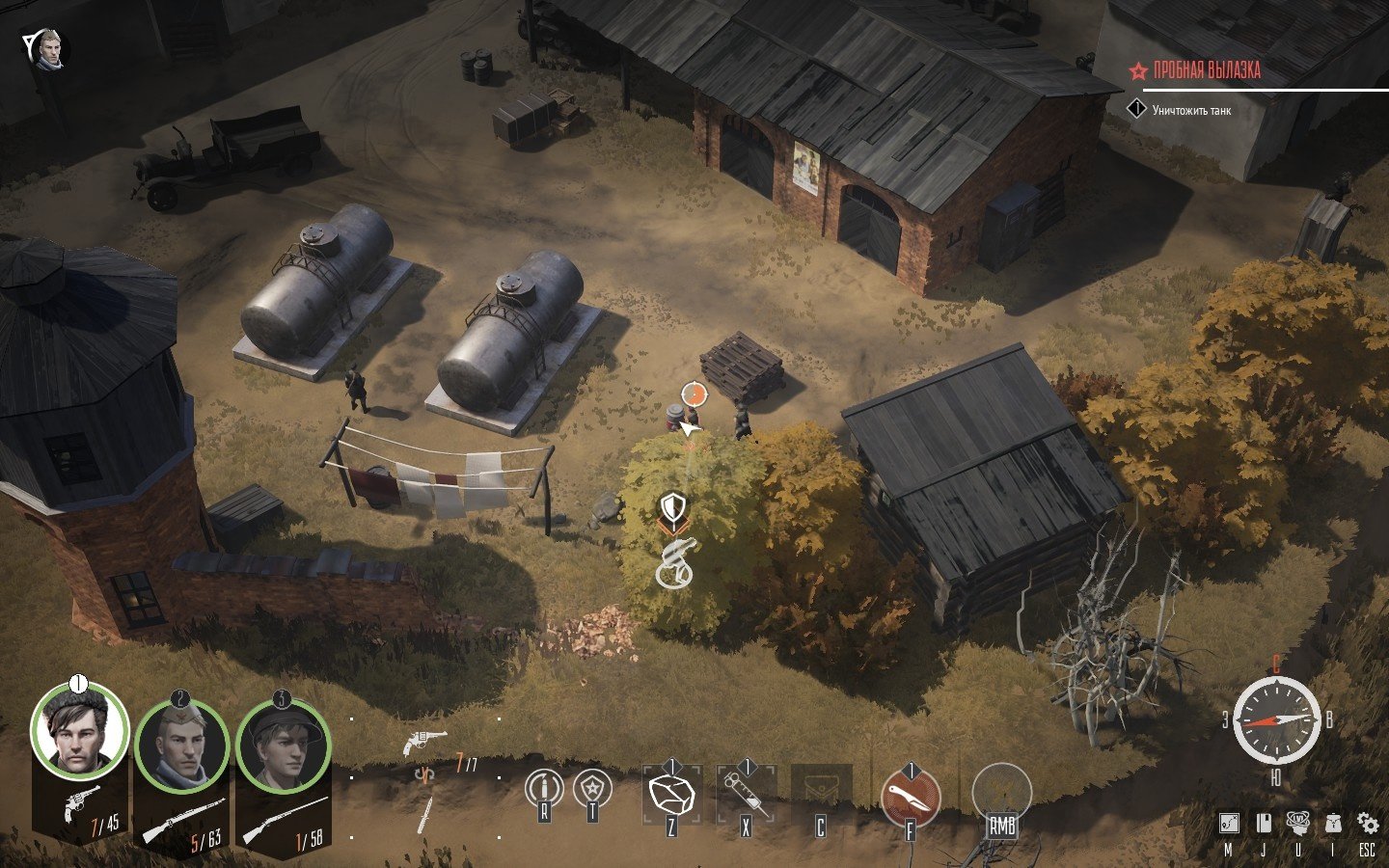The width and height of the screenshot is (1389, 868).
Task: Select the greyed-out pouch slot
Action: pyautogui.click(x=821, y=793)
